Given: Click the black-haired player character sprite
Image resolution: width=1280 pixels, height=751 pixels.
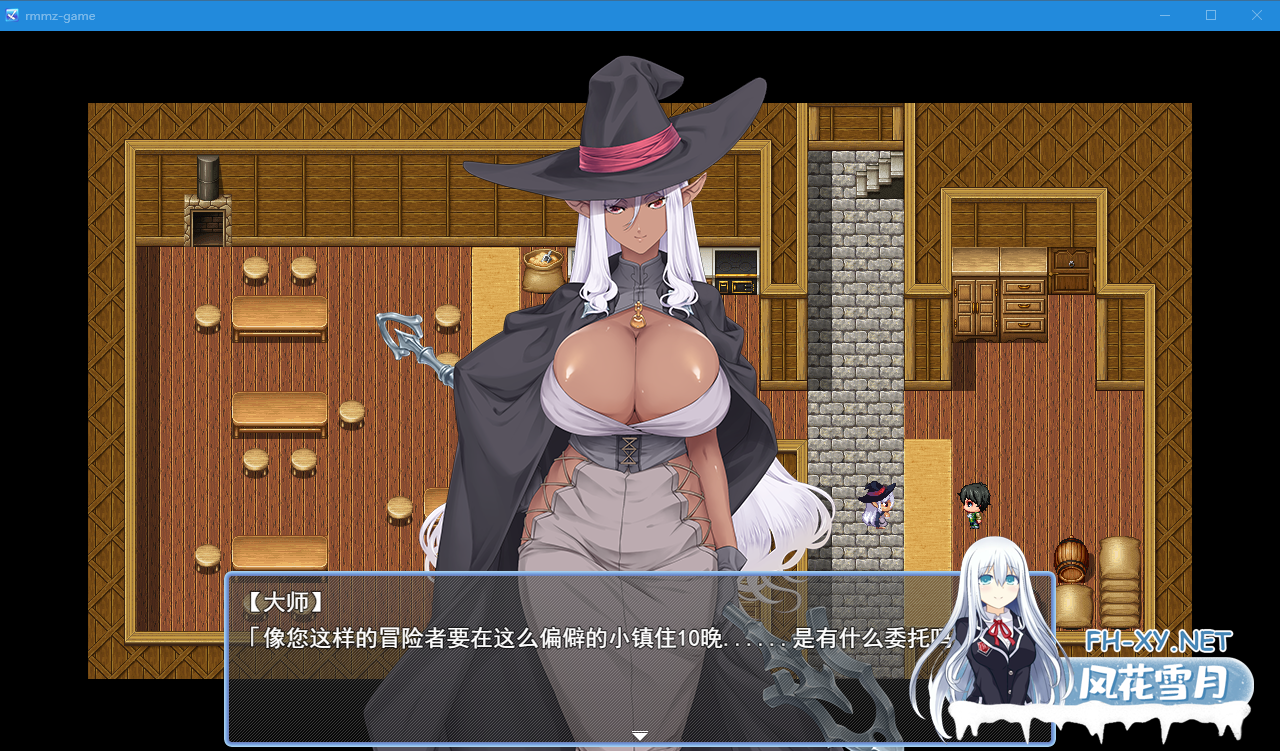Looking at the screenshot, I should coord(973,505).
